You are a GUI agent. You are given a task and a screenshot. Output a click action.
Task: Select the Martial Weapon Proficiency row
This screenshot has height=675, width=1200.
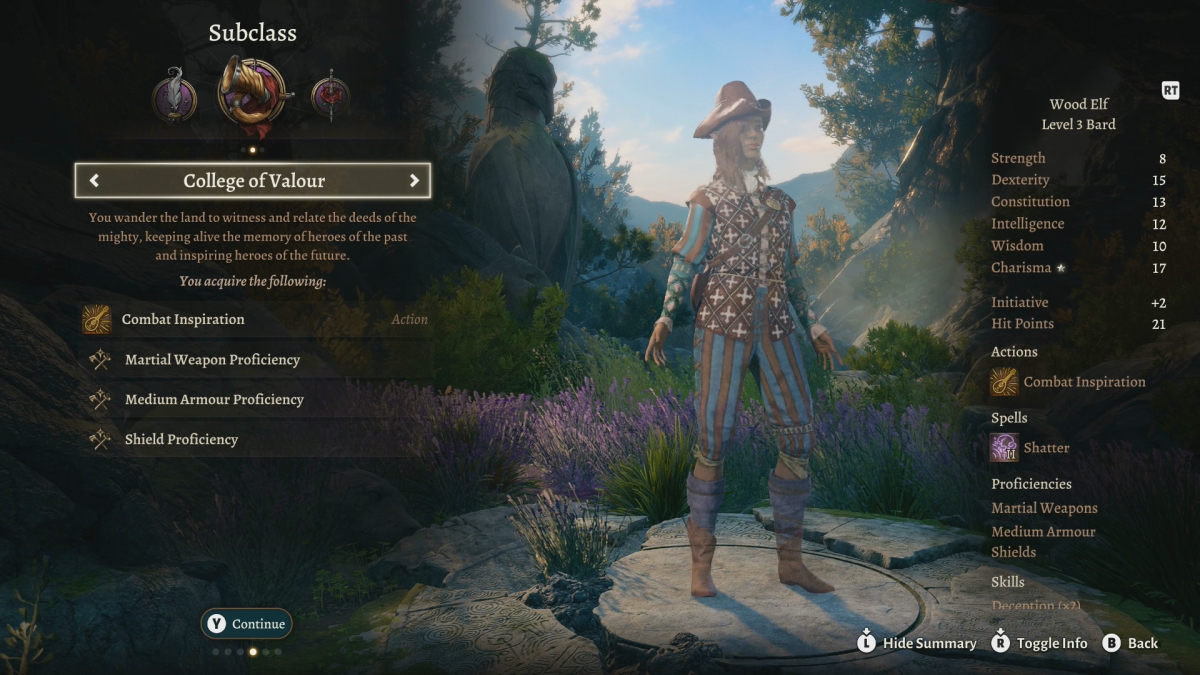[255, 359]
